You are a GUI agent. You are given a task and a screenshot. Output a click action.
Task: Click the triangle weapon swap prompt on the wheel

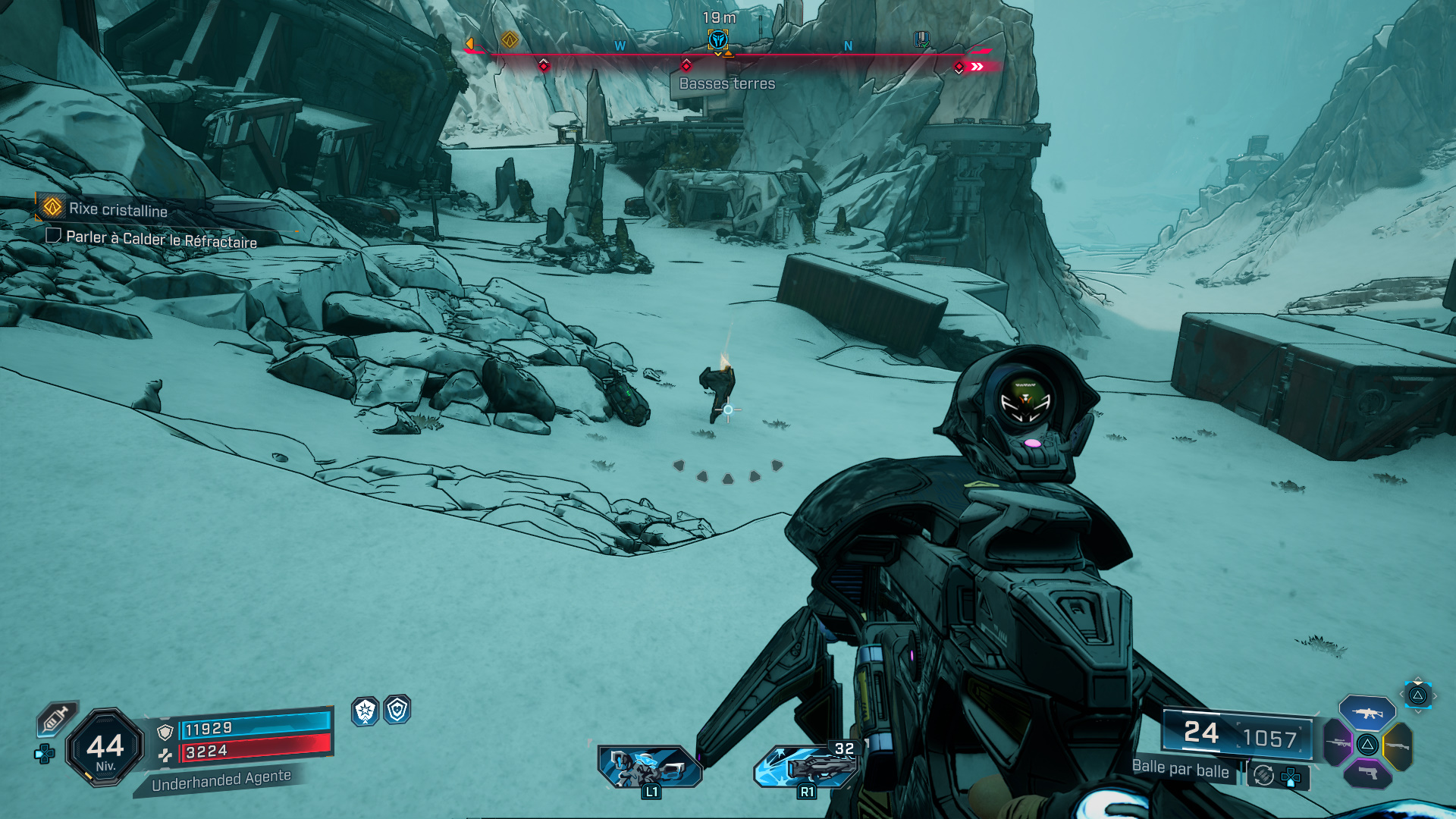1368,745
